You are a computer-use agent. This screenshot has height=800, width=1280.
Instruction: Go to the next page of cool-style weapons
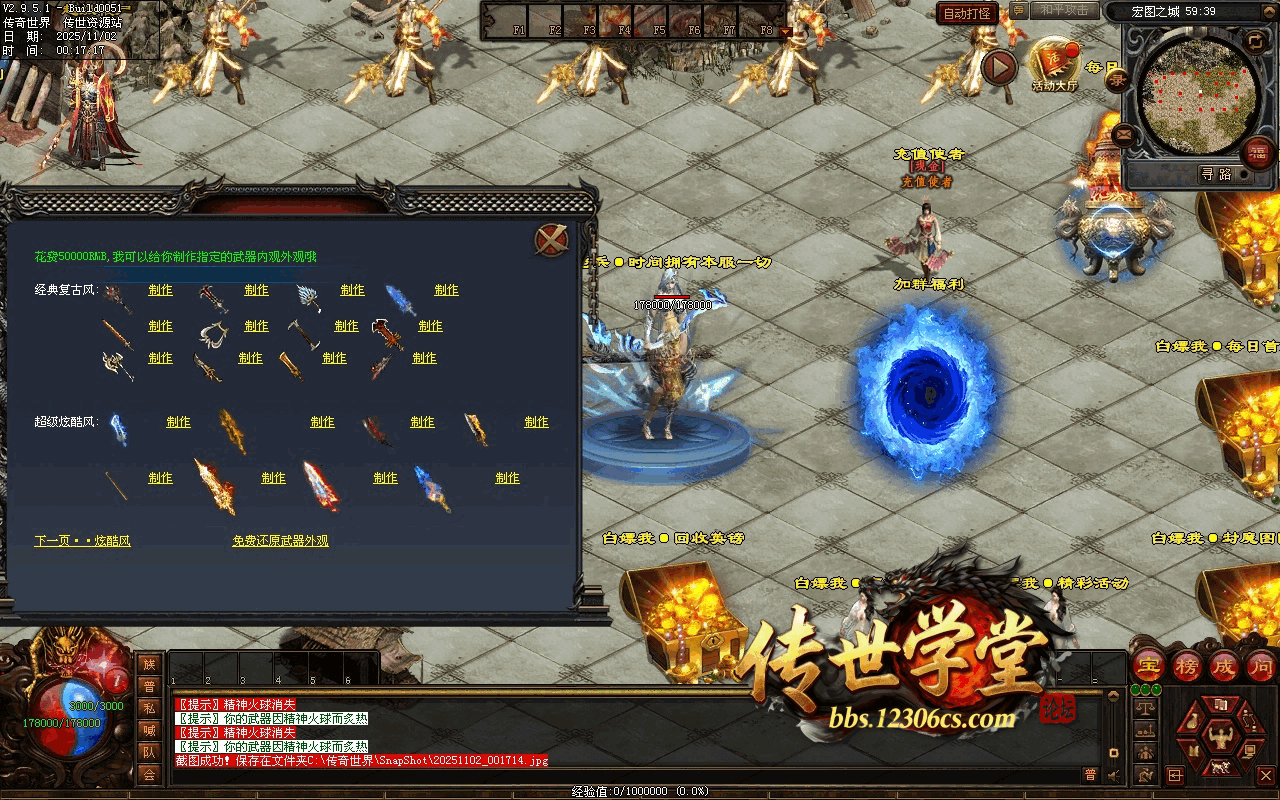pos(82,541)
